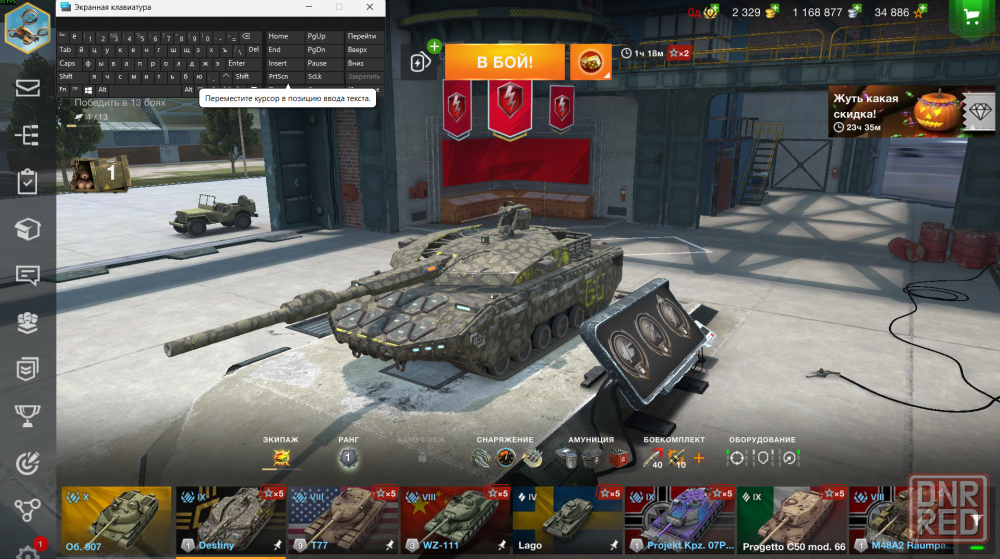Open the crew (ЭКИПАЖ) icon
The height and width of the screenshot is (559, 1000).
(281, 458)
